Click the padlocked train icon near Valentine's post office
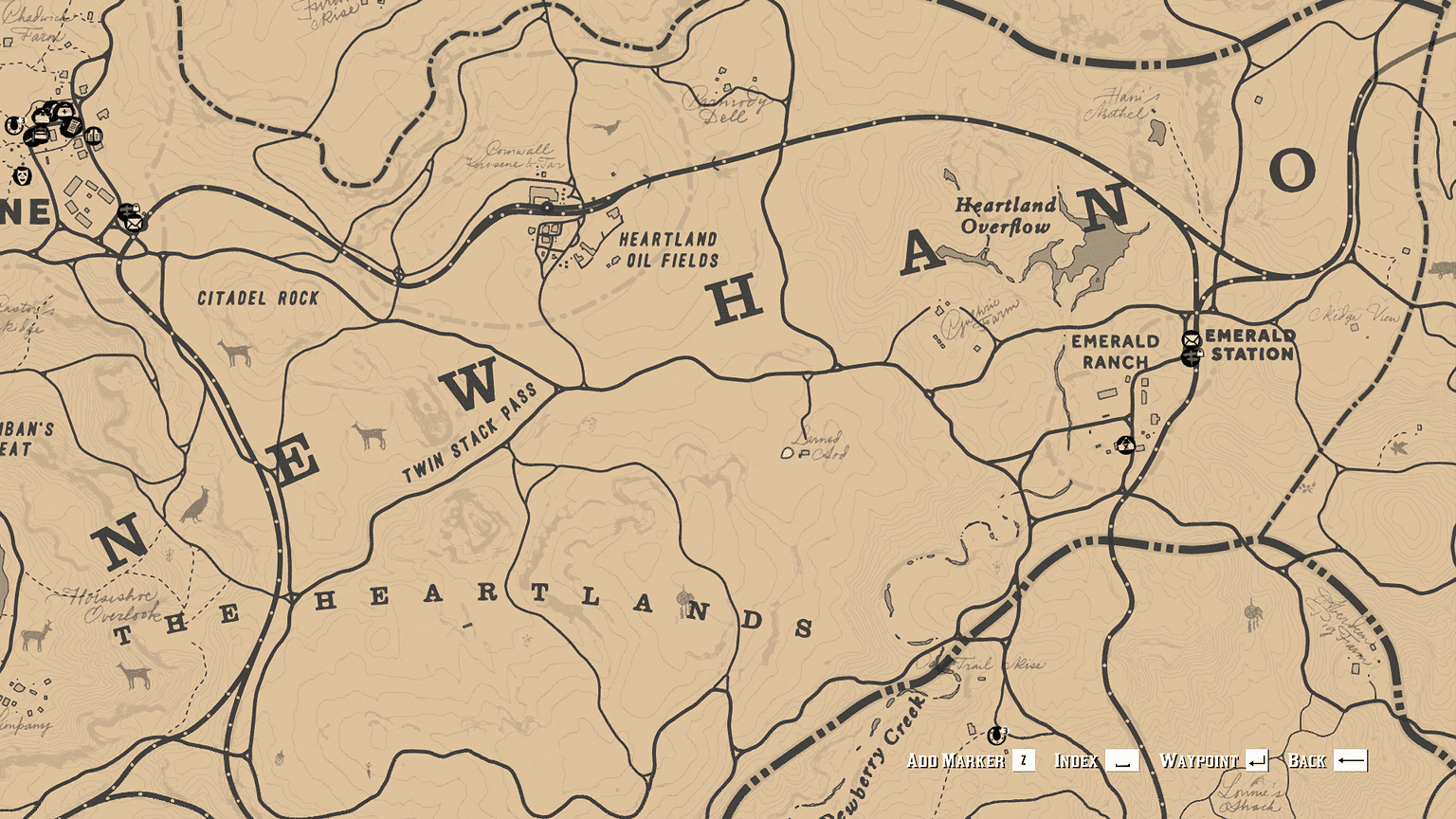 [x=129, y=210]
